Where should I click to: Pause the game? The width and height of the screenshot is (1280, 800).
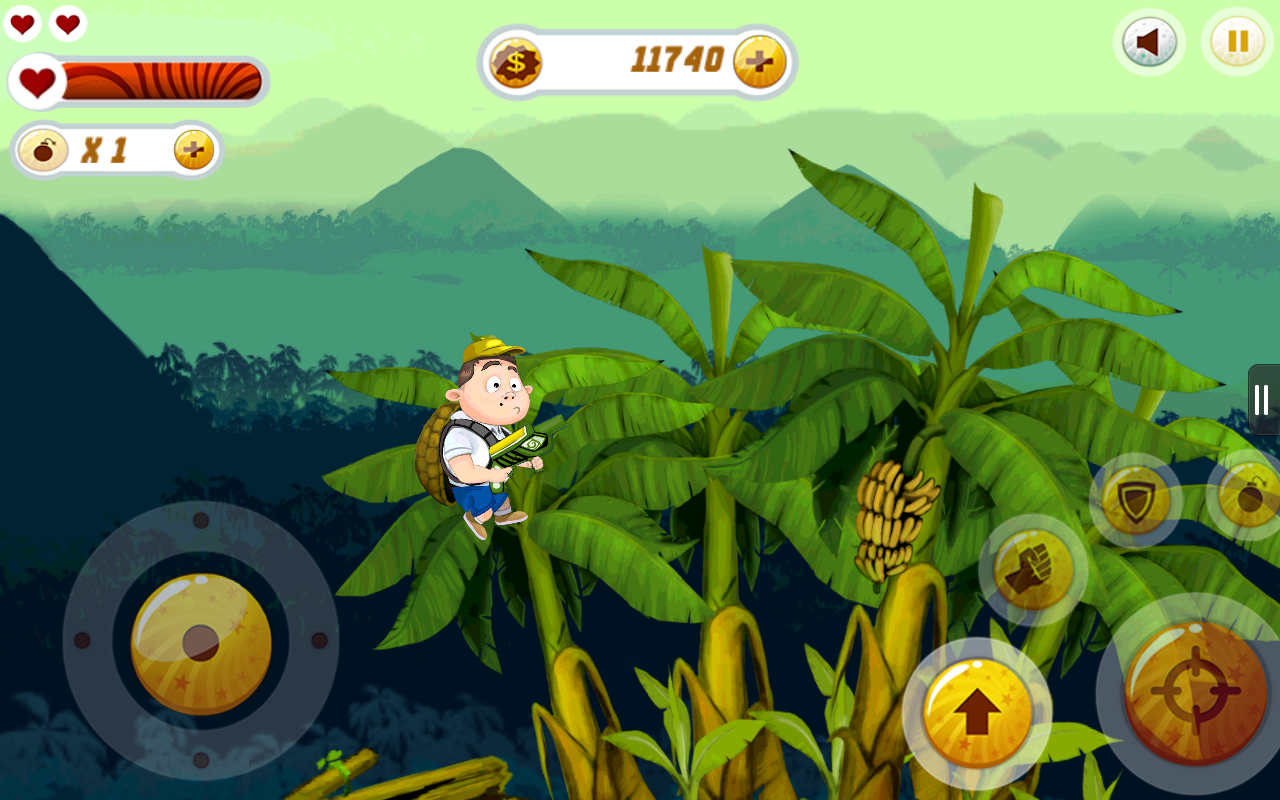tap(1237, 42)
